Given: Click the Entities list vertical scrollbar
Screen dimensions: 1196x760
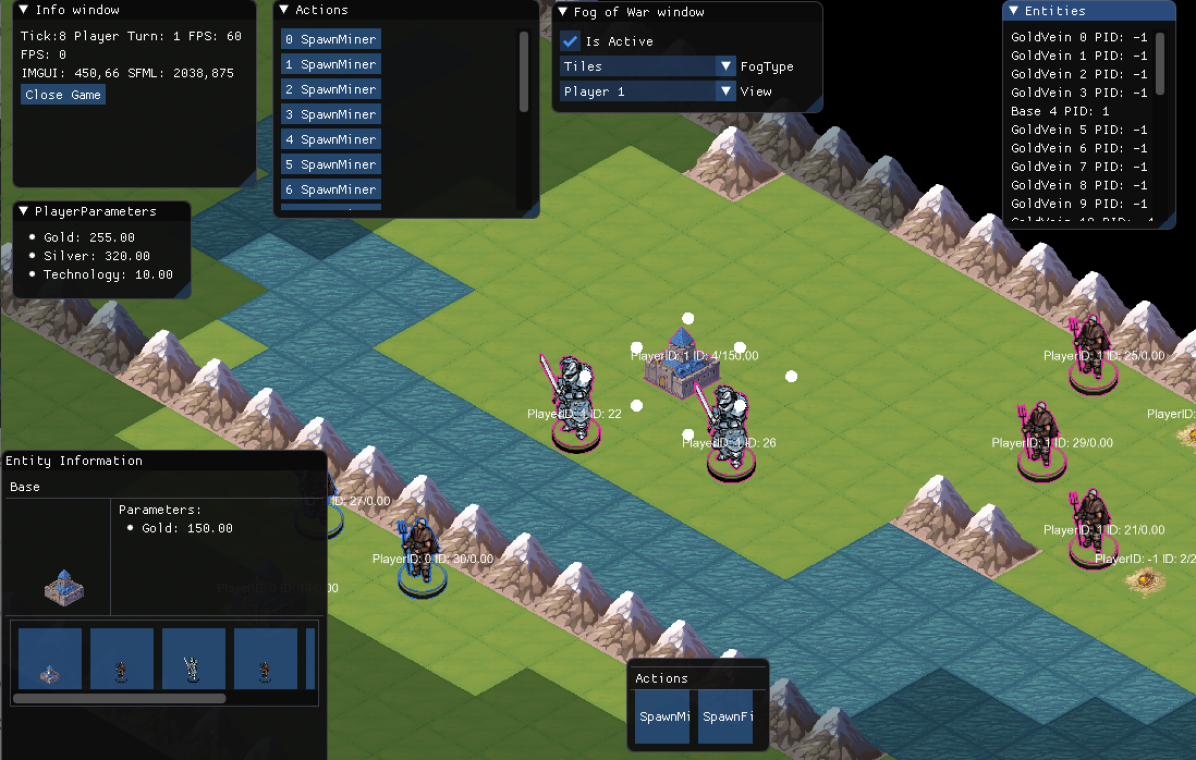Looking at the screenshot, I should 1160,65.
